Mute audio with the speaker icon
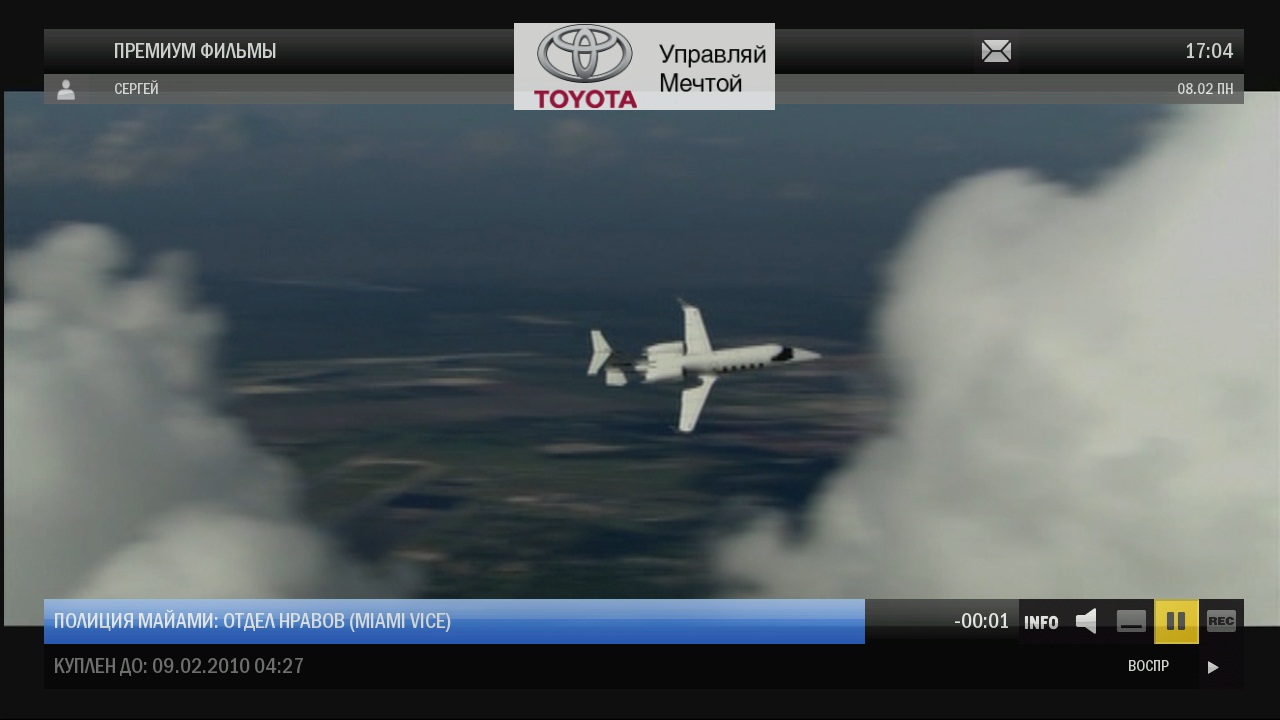This screenshot has height=720, width=1280. coord(1087,621)
